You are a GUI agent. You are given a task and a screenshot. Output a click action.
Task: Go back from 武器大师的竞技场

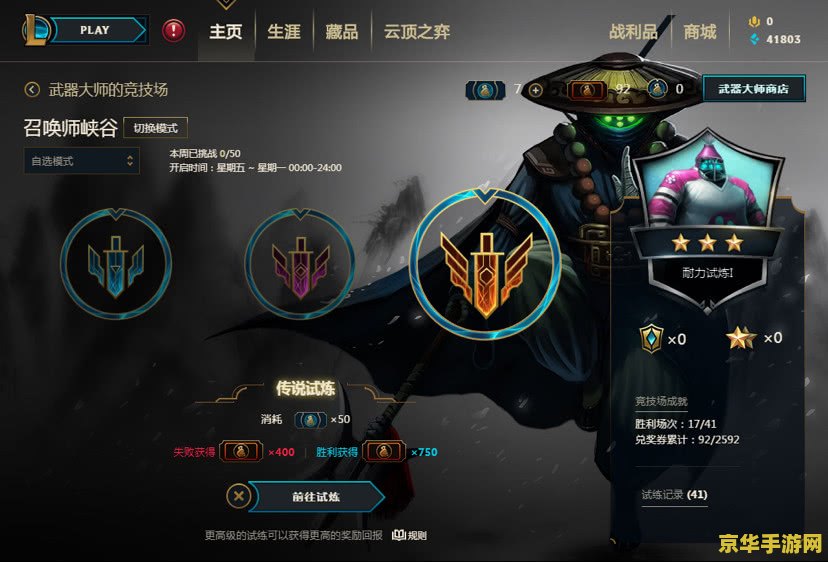coord(32,90)
